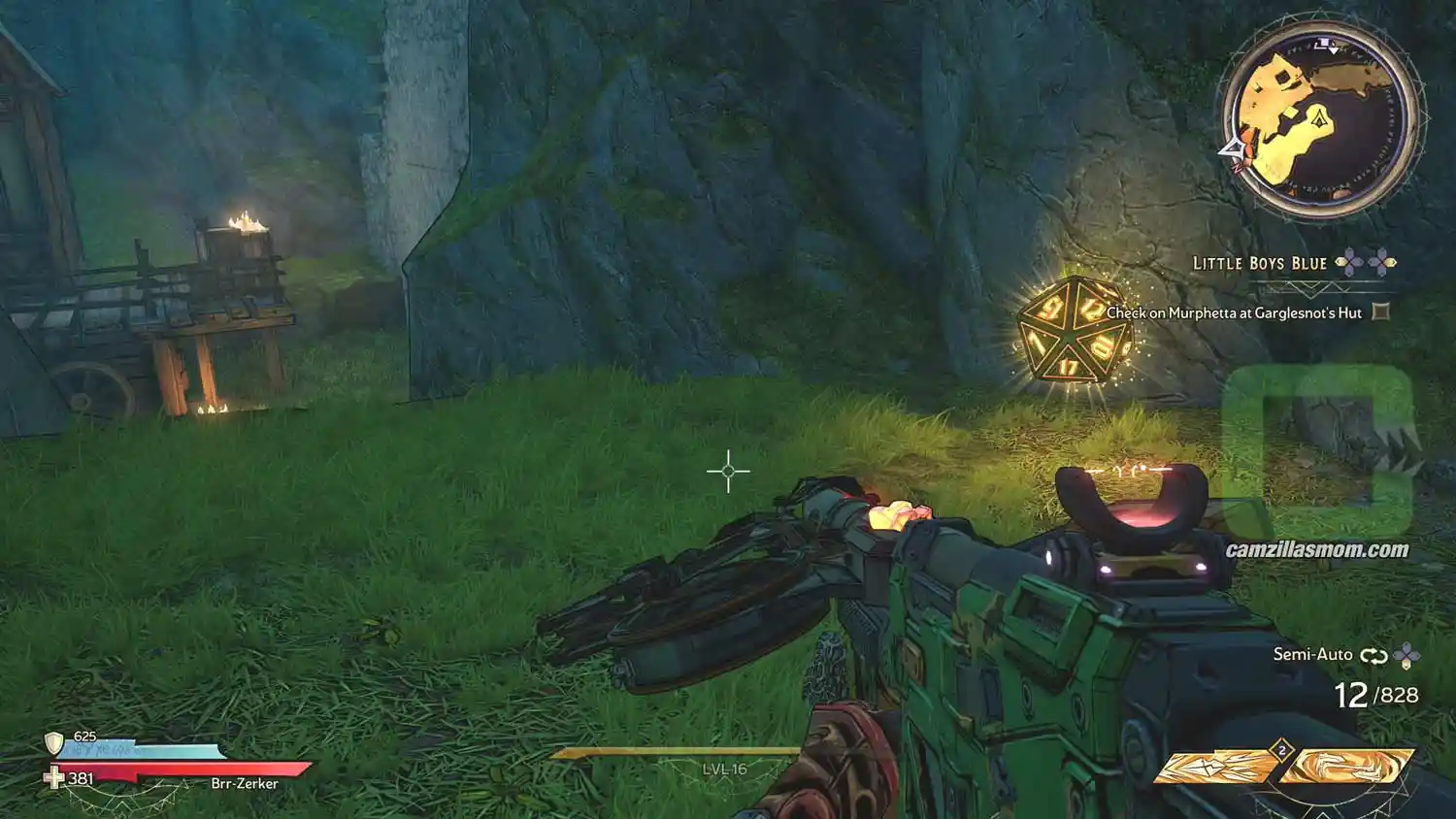Activate the left golden action skill icon

[x=1216, y=767]
